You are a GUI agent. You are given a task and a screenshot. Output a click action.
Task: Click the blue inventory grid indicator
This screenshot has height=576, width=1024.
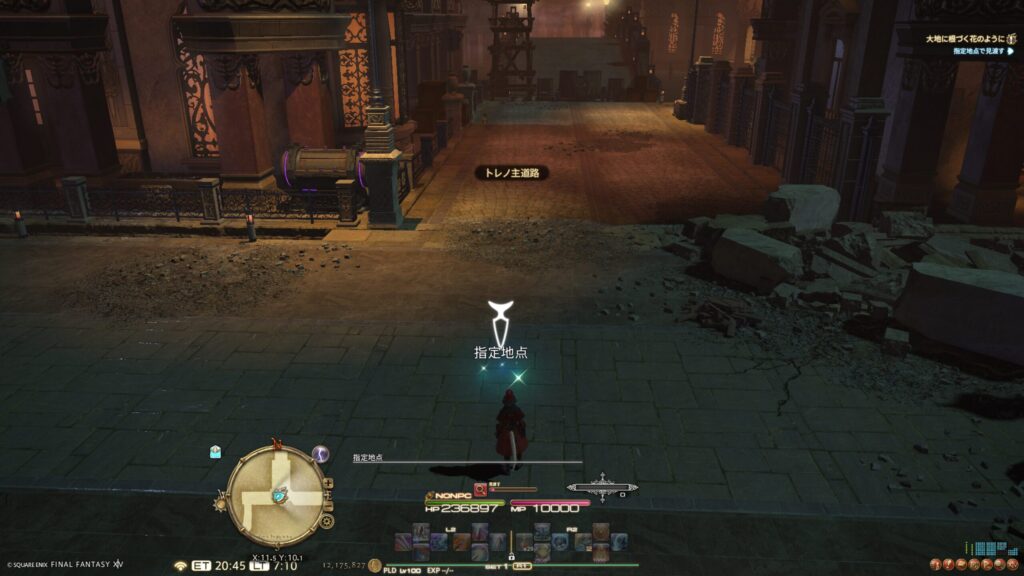990,548
